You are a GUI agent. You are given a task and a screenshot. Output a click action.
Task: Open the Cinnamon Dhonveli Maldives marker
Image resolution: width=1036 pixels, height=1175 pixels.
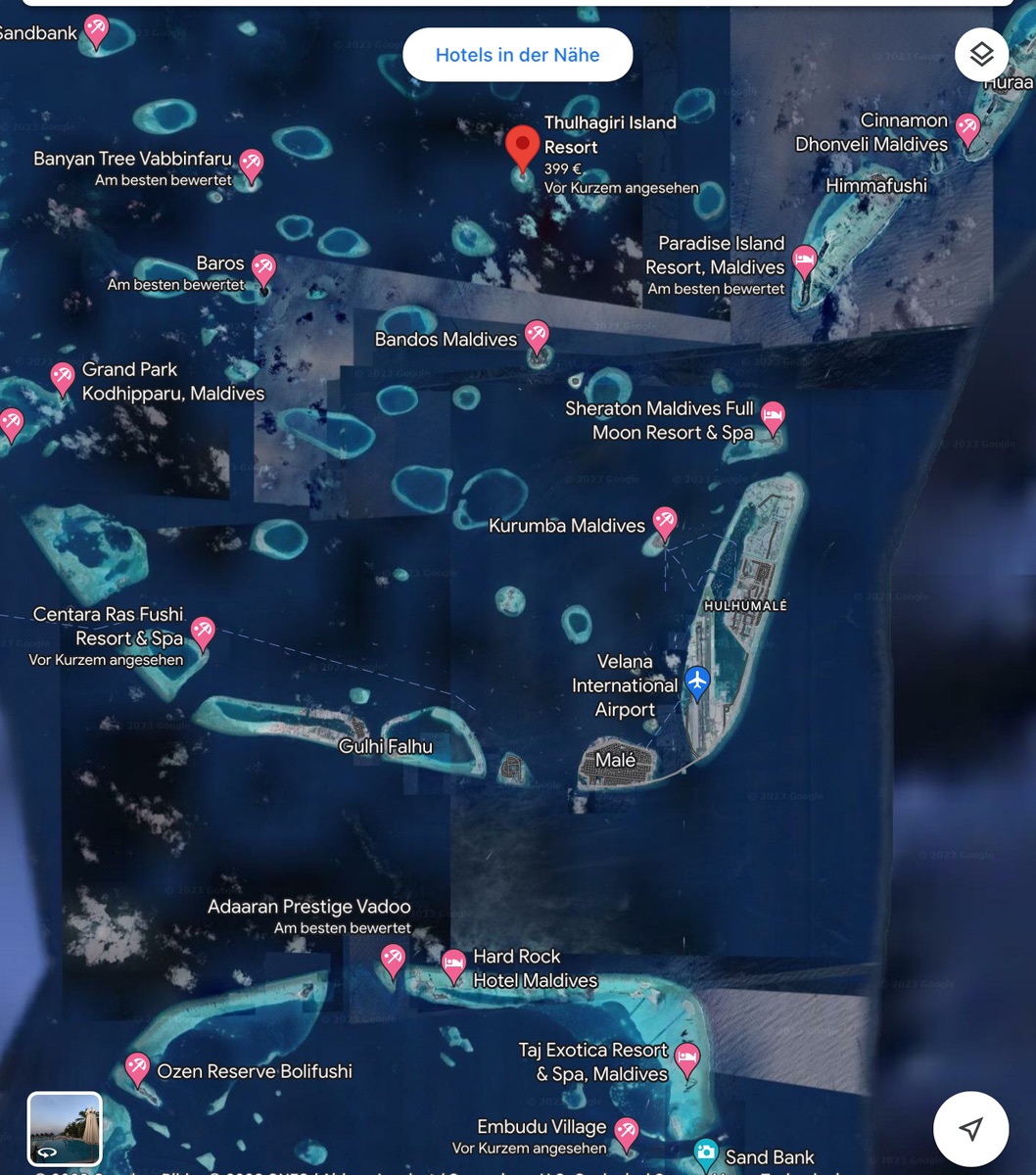[967, 128]
